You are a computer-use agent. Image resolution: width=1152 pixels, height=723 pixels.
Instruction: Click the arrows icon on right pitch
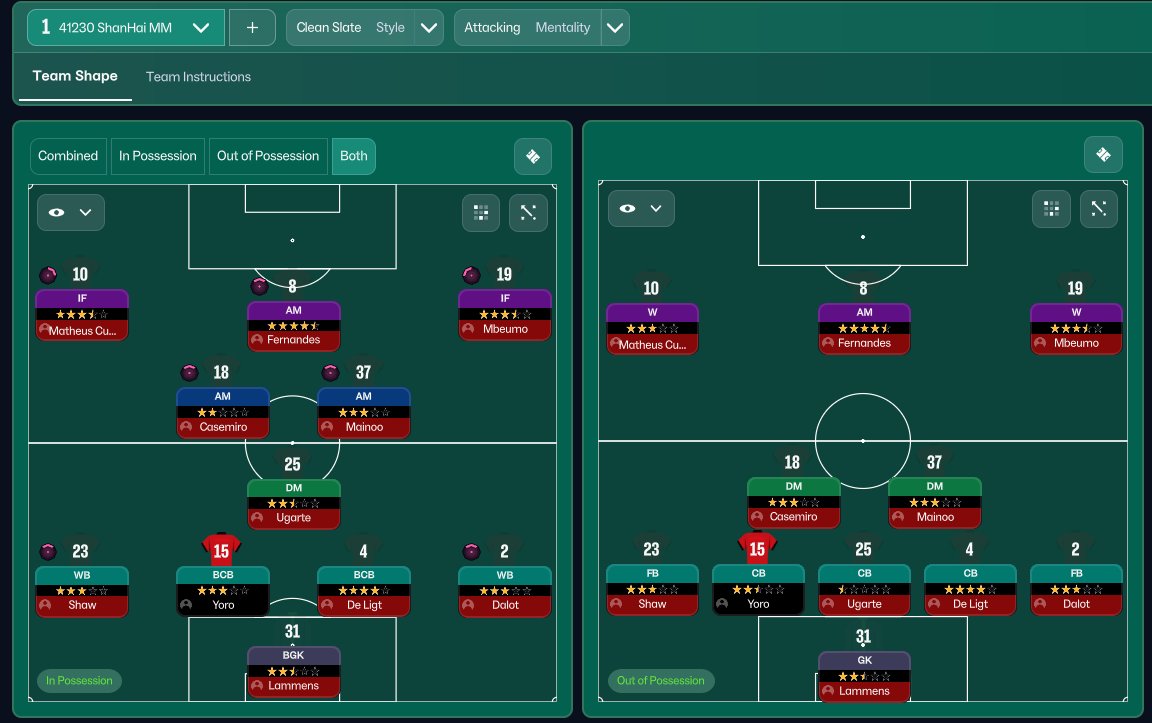point(1098,208)
